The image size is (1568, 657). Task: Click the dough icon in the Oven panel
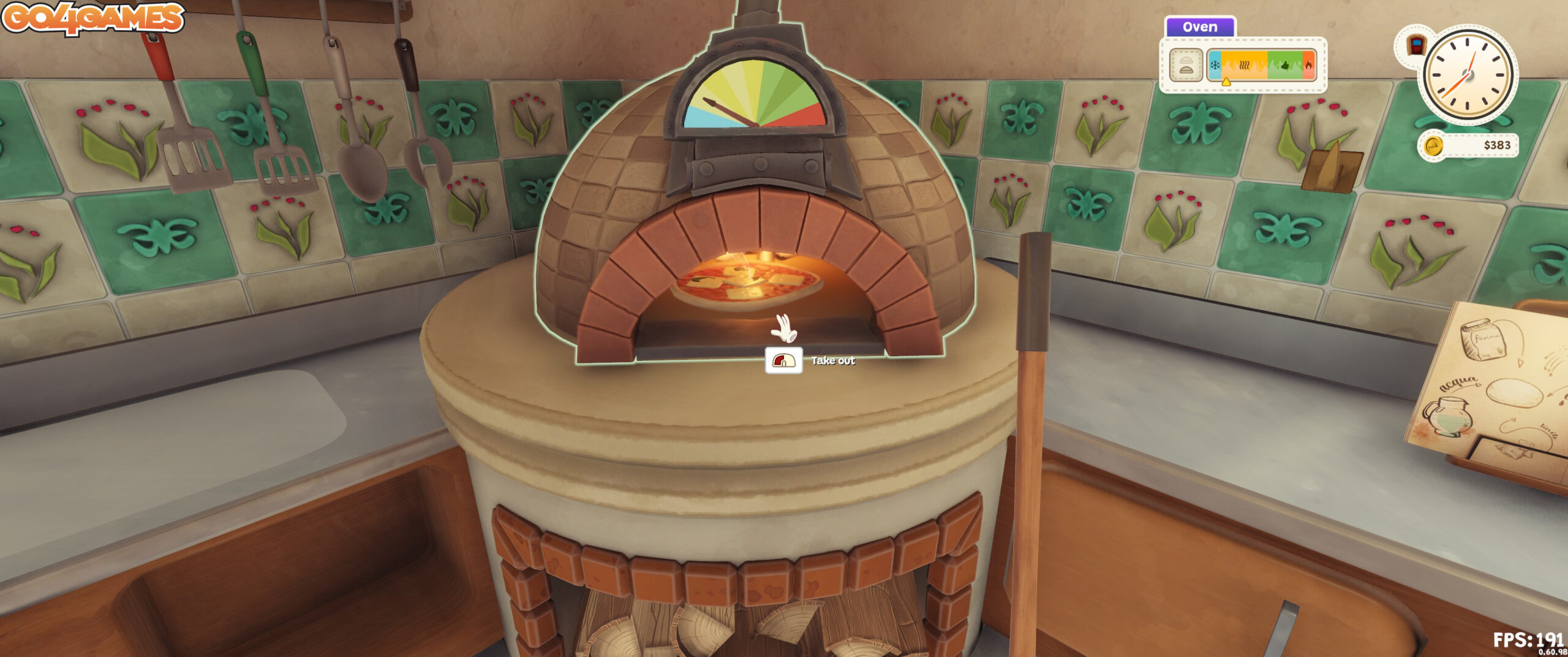[x=1186, y=65]
